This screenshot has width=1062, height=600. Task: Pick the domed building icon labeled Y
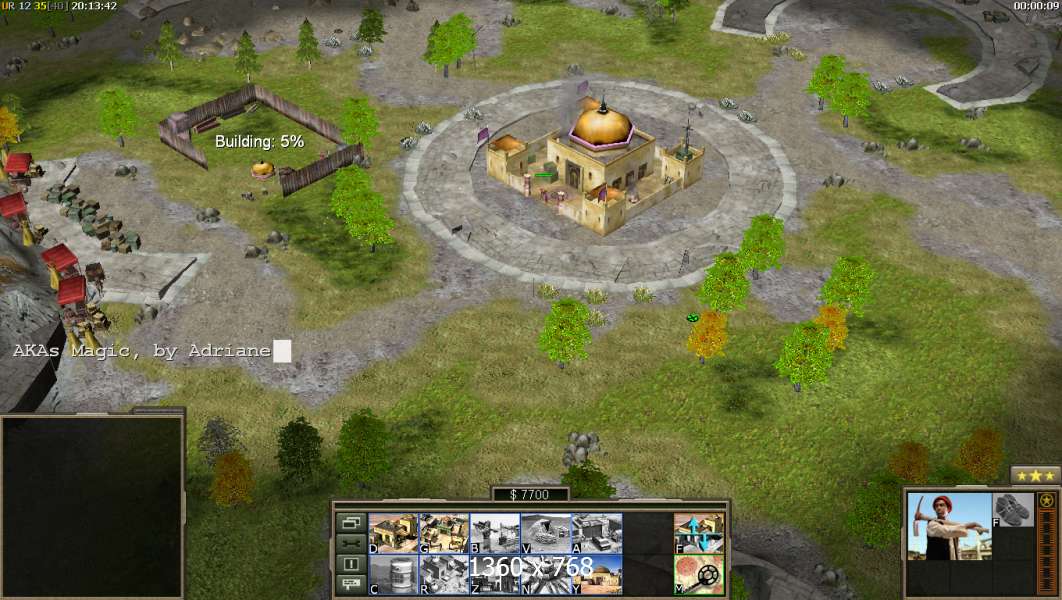(x=596, y=575)
